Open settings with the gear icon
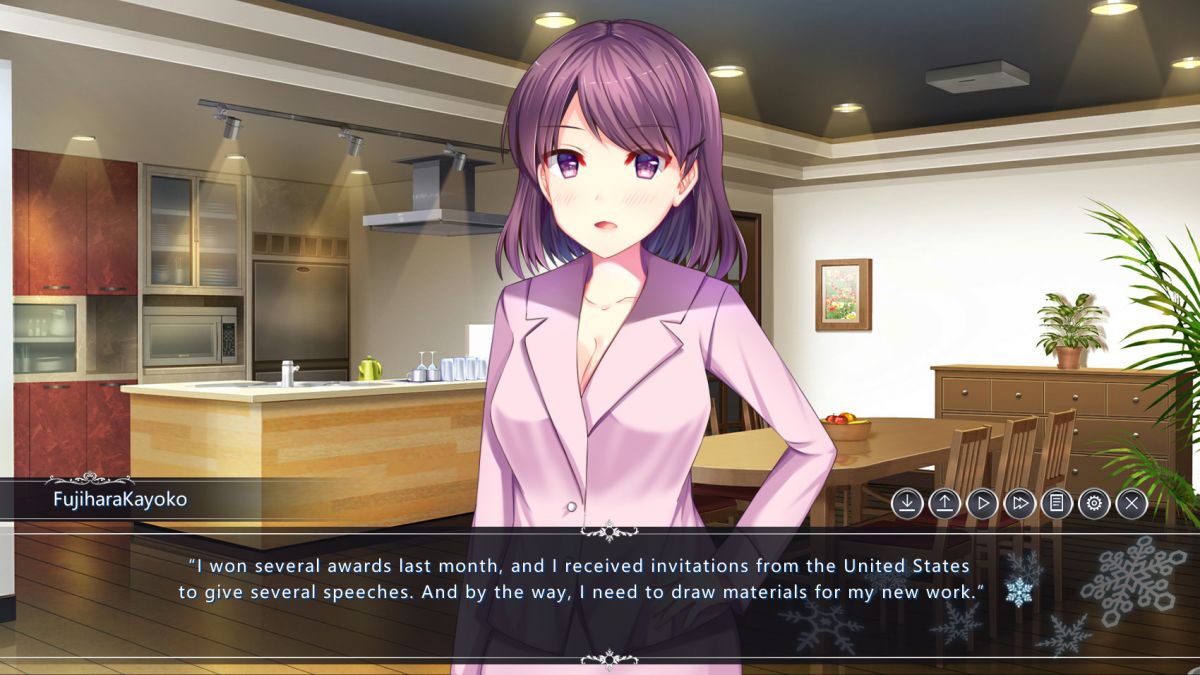 pyautogui.click(x=1093, y=503)
